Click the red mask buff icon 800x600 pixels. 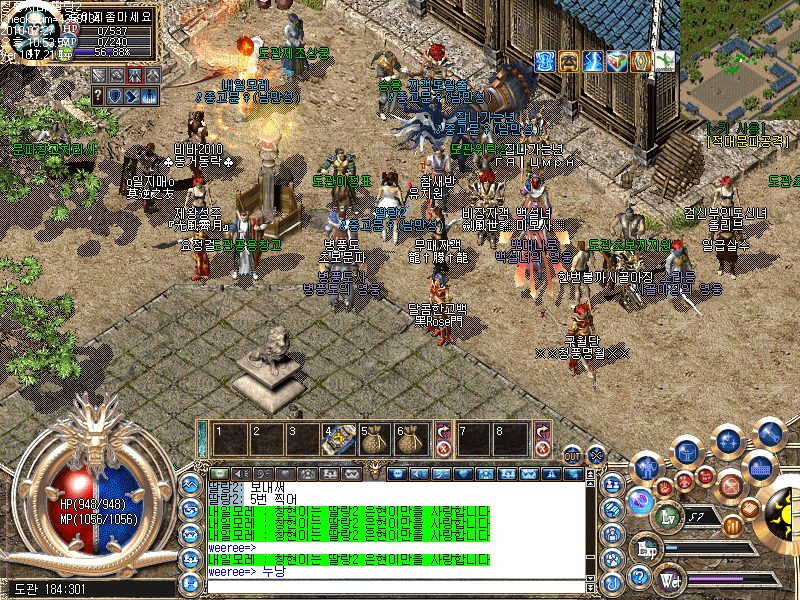pyautogui.click(x=568, y=61)
